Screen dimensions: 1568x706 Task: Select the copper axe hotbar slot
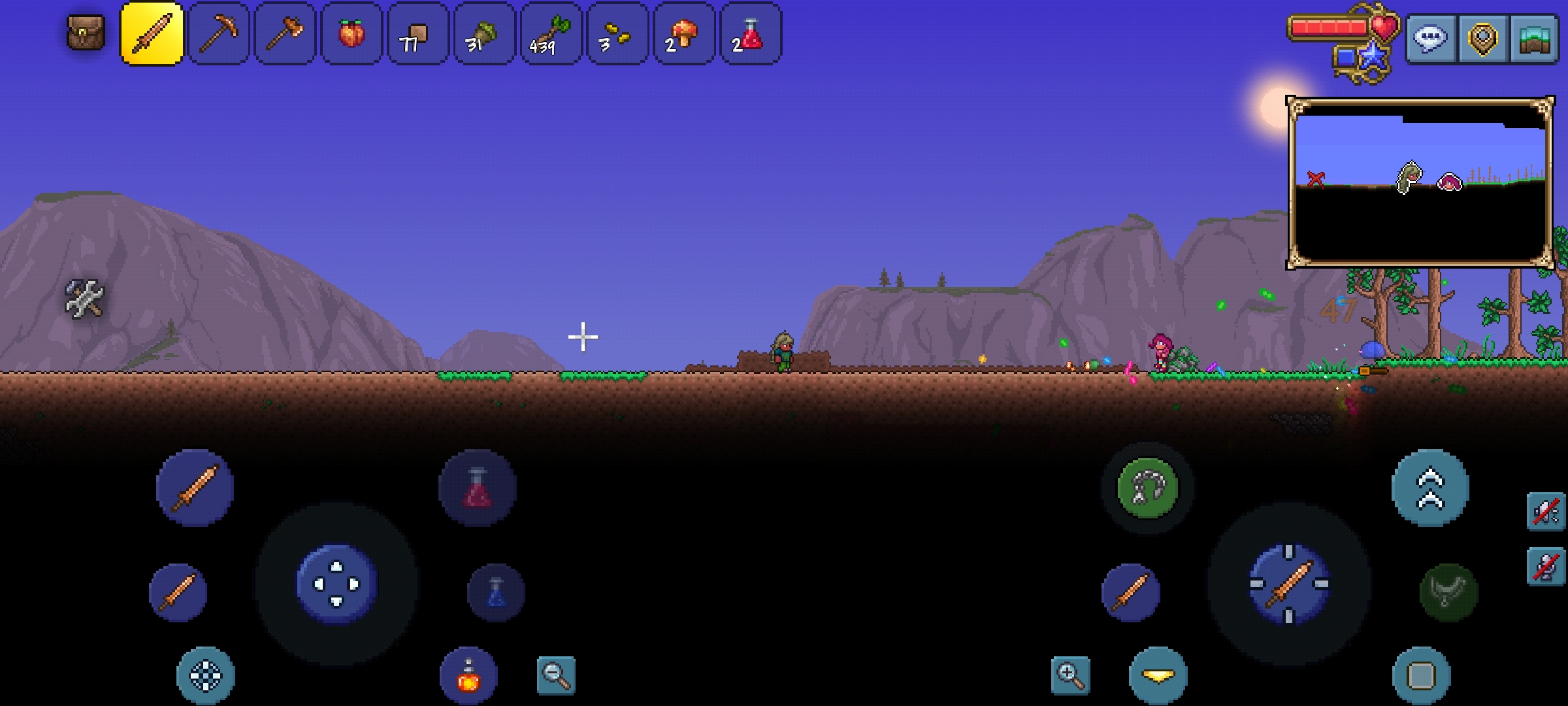285,34
